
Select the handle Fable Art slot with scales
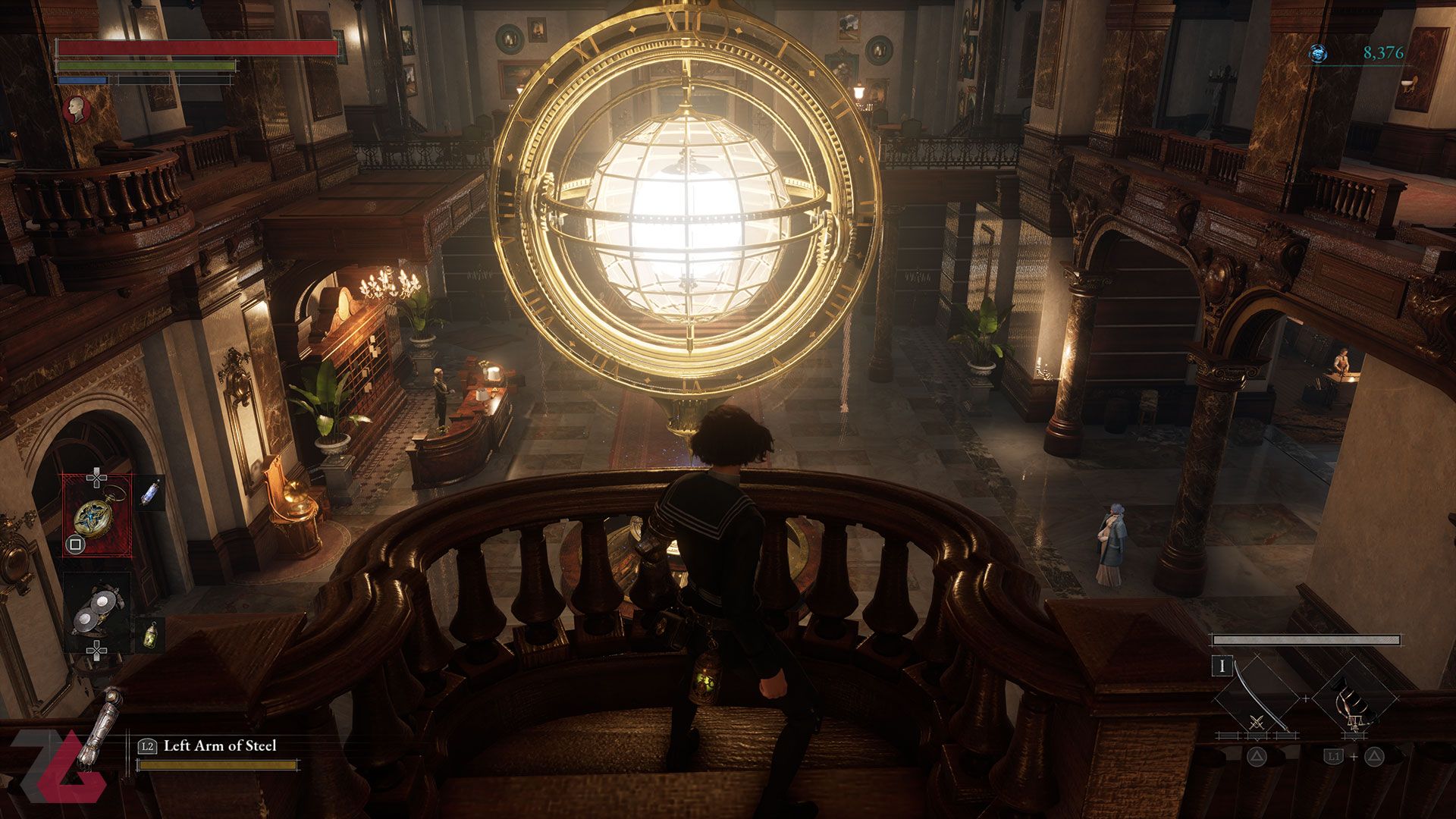pos(1354,698)
